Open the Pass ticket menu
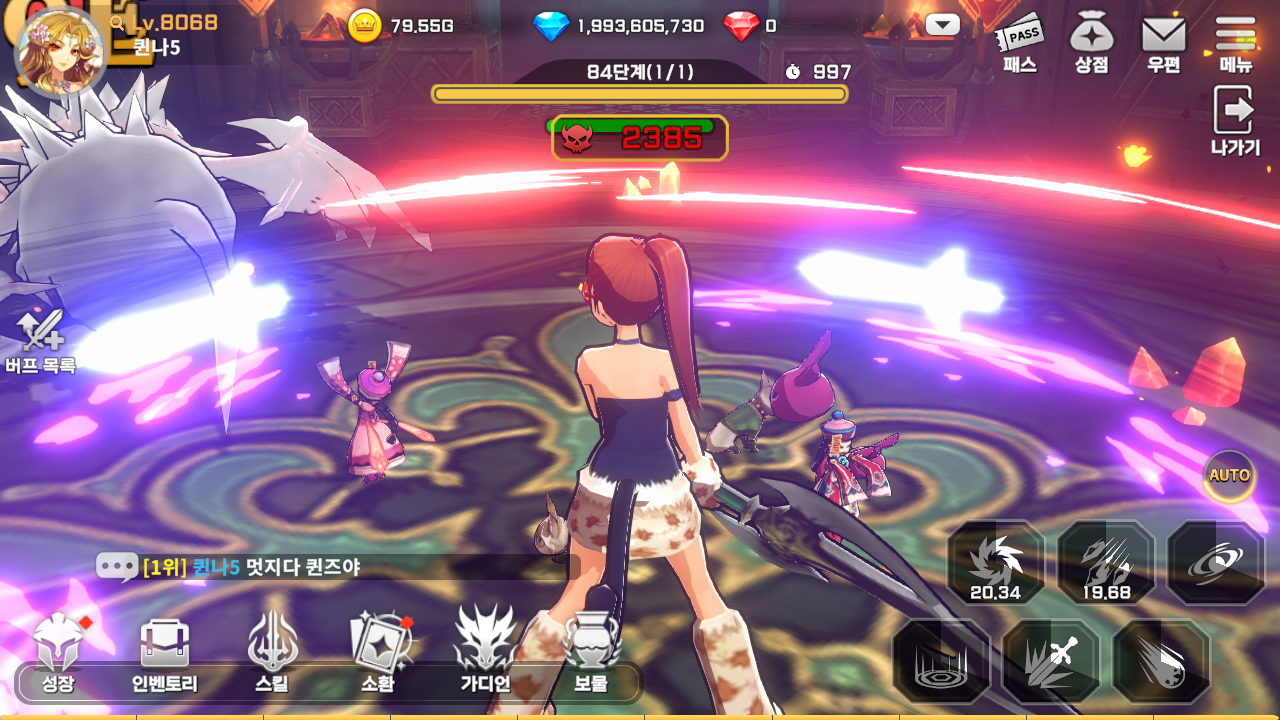Screen dimensions: 1280x720 click(1020, 45)
